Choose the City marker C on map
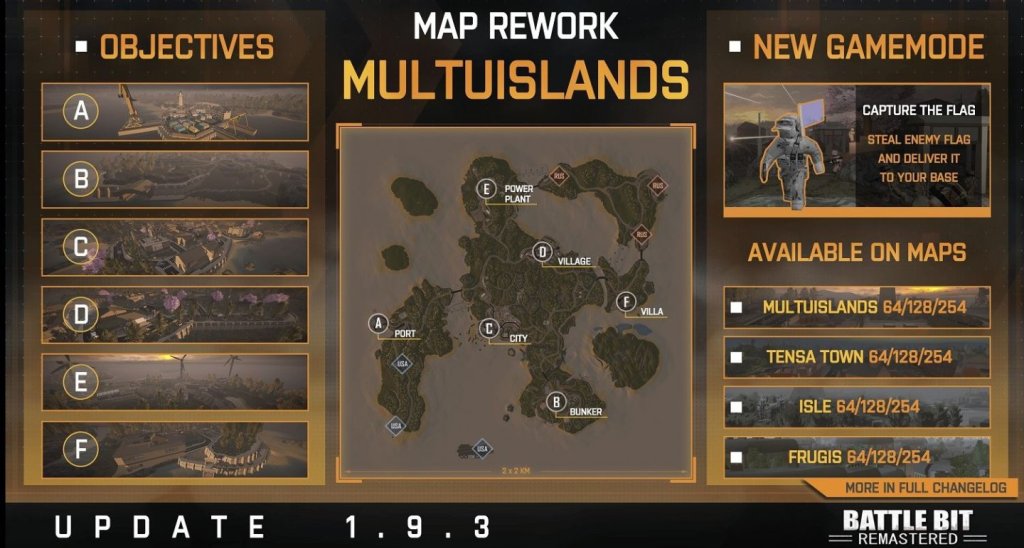1024x548 pixels. [489, 327]
